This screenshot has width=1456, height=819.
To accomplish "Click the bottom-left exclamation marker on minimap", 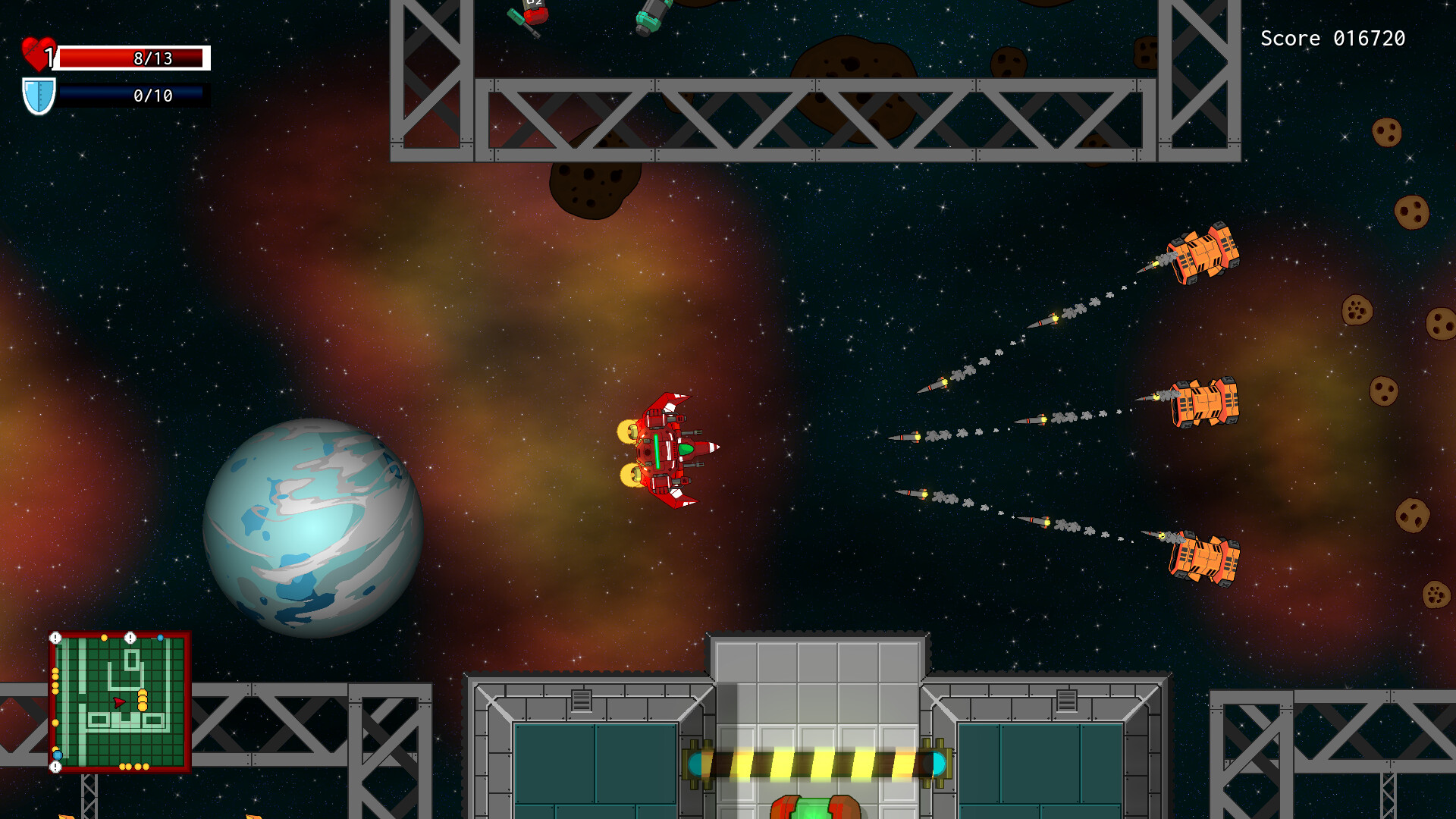I will point(55,767).
